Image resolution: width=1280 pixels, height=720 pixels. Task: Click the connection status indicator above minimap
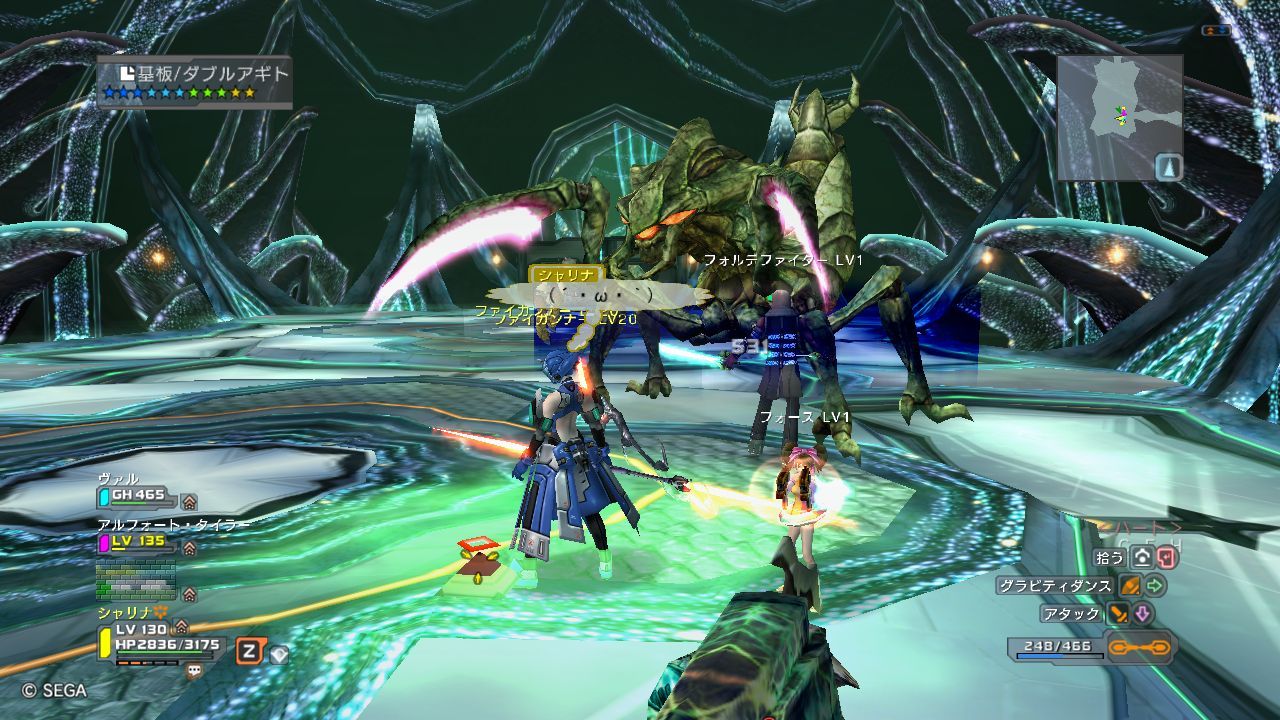click(x=1216, y=31)
